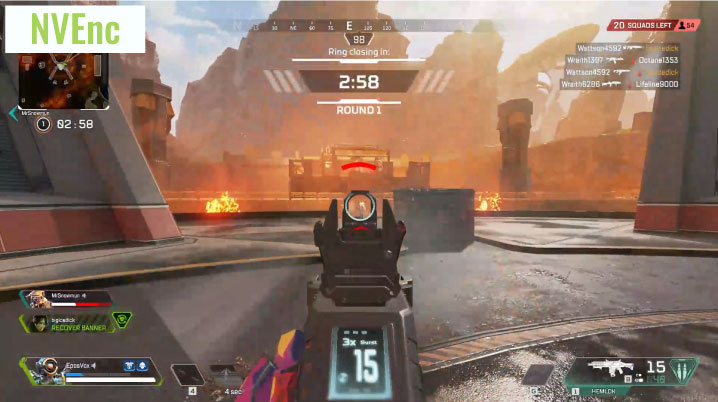Click the ammo type triangle icon
This screenshot has width=718, height=402.
[683, 372]
